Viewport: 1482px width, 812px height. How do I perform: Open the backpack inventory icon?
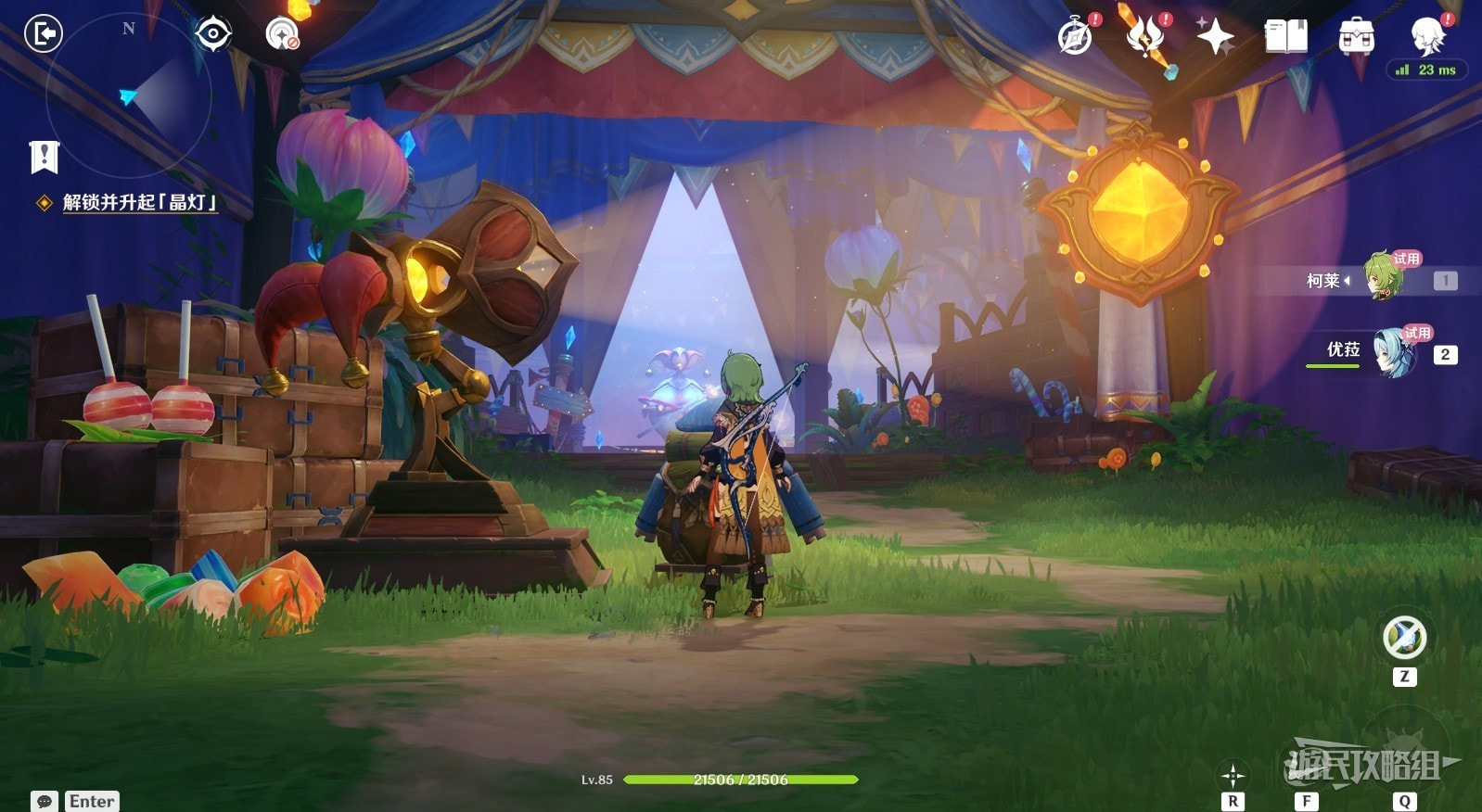coord(1356,36)
